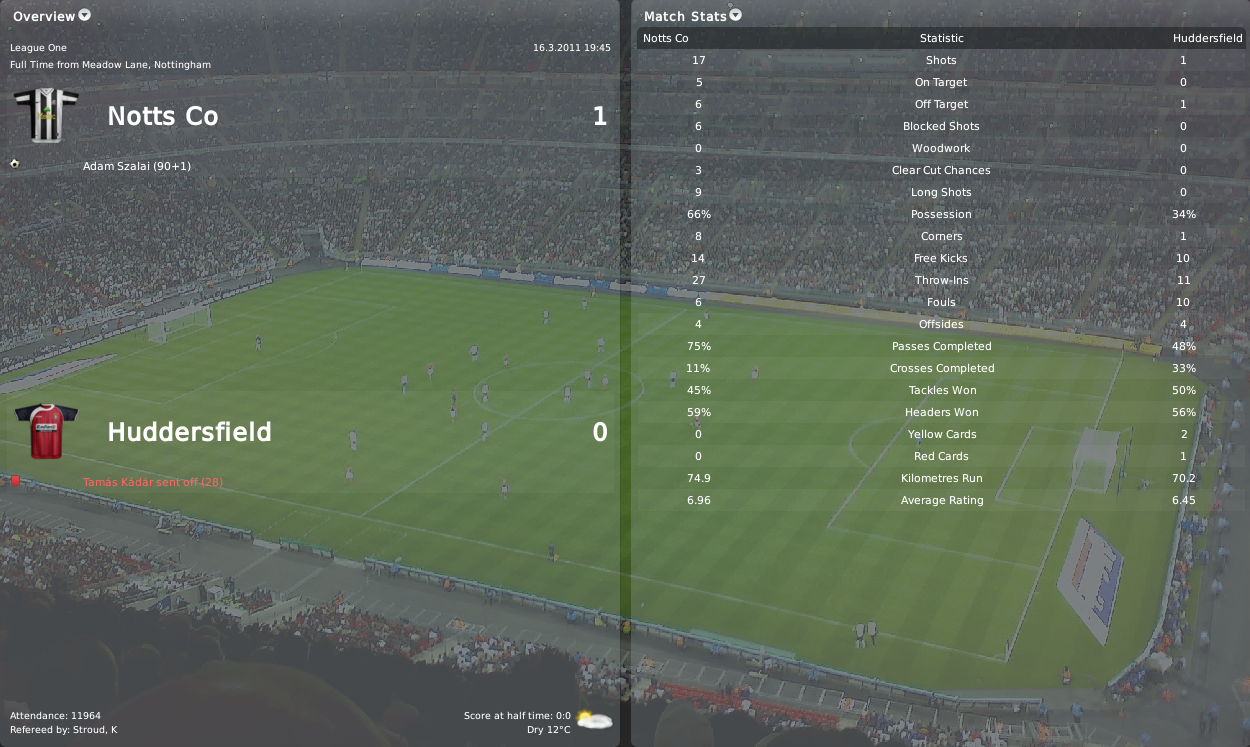Click the Huddersfield red kit icon
Image resolution: width=1250 pixels, height=747 pixels.
pos(45,431)
